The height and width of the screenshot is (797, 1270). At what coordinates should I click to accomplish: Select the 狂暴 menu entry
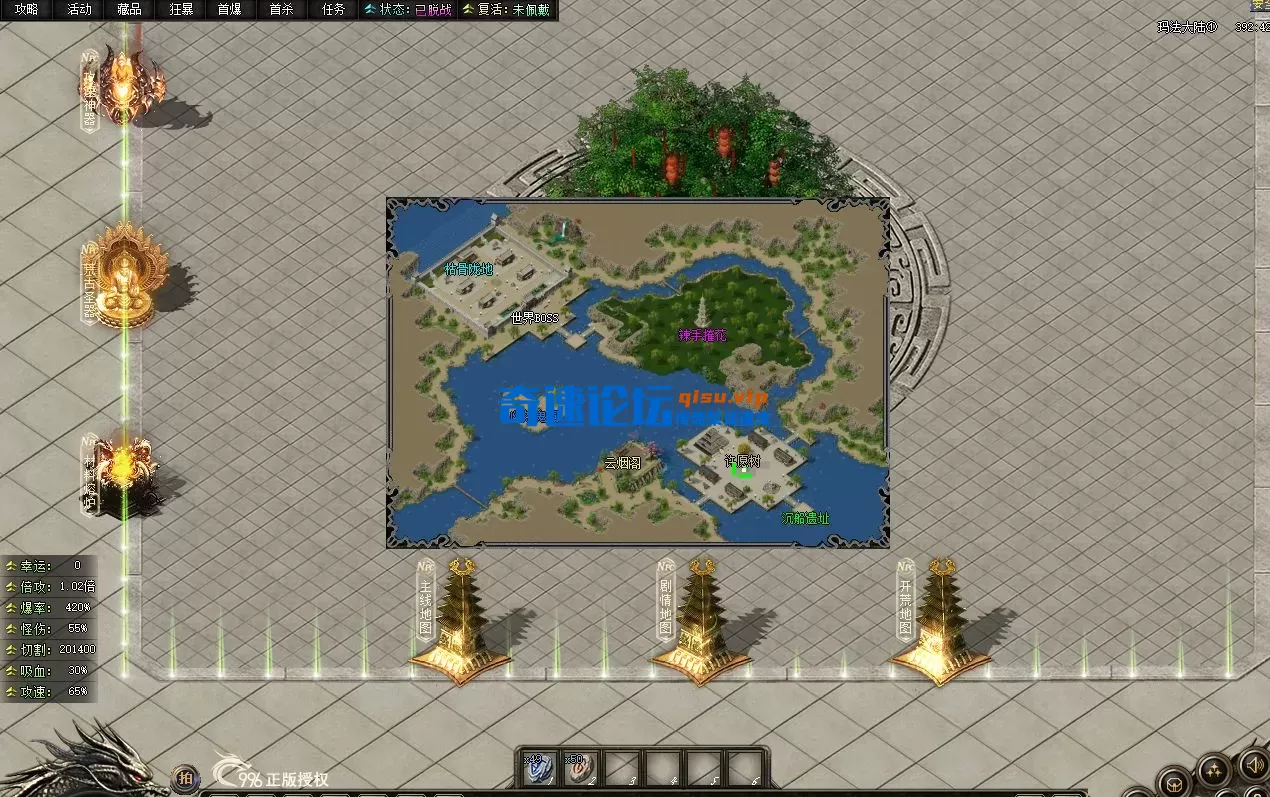click(x=181, y=10)
